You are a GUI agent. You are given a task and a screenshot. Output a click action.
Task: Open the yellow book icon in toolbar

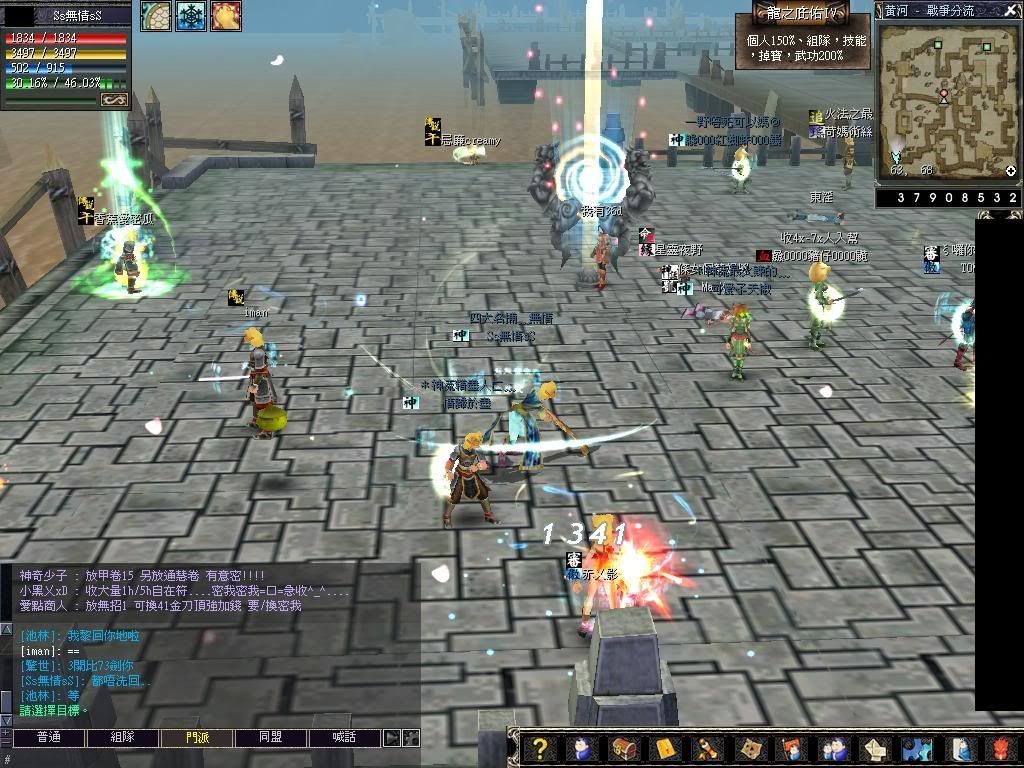coord(665,749)
